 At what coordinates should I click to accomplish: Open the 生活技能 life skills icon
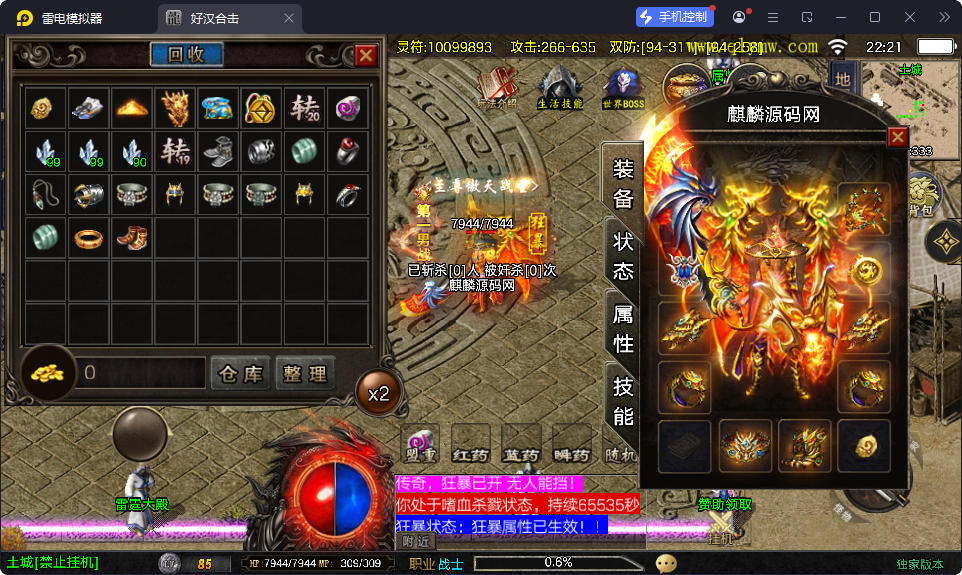560,86
